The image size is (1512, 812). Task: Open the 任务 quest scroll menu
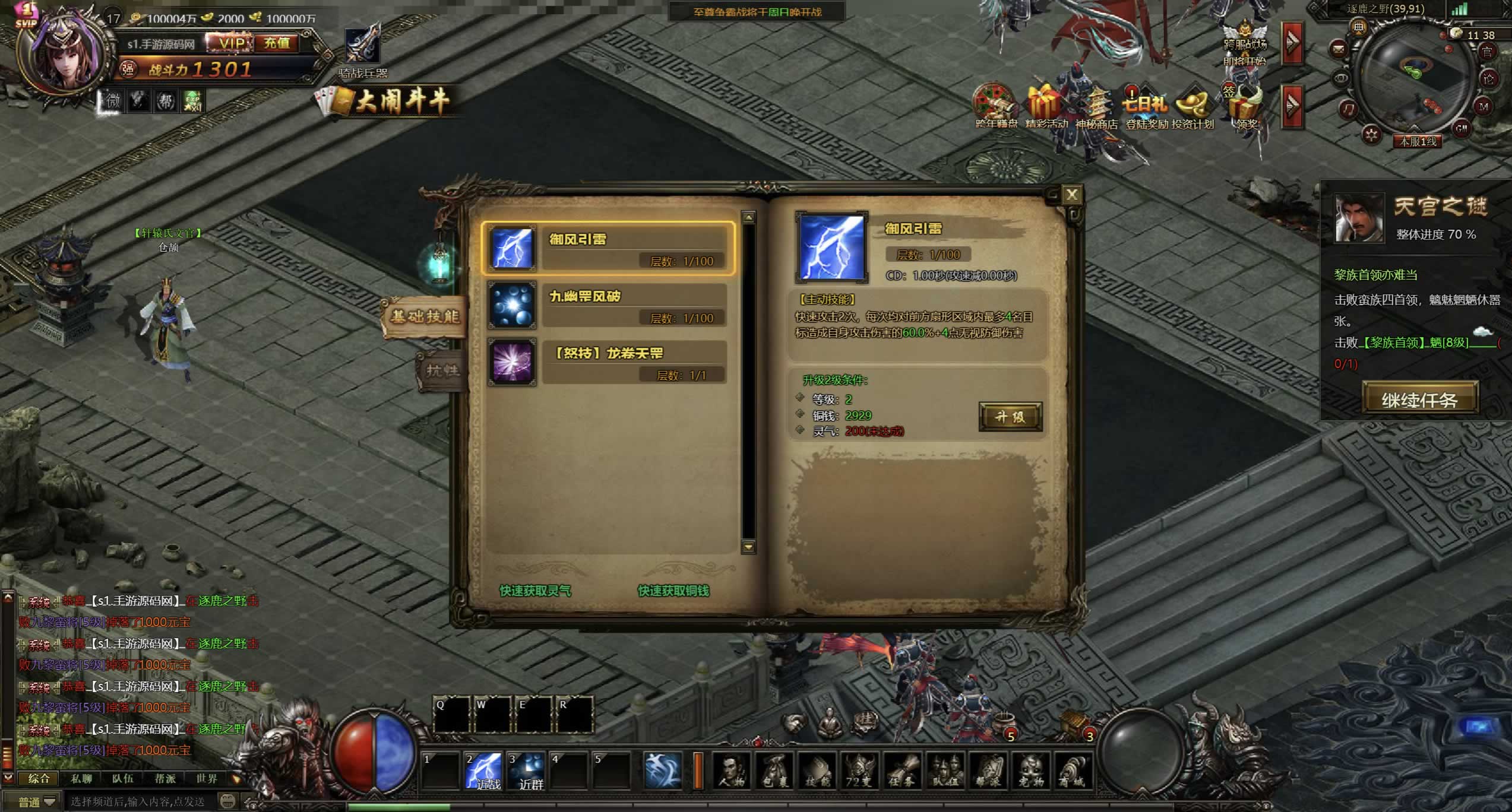tap(901, 771)
